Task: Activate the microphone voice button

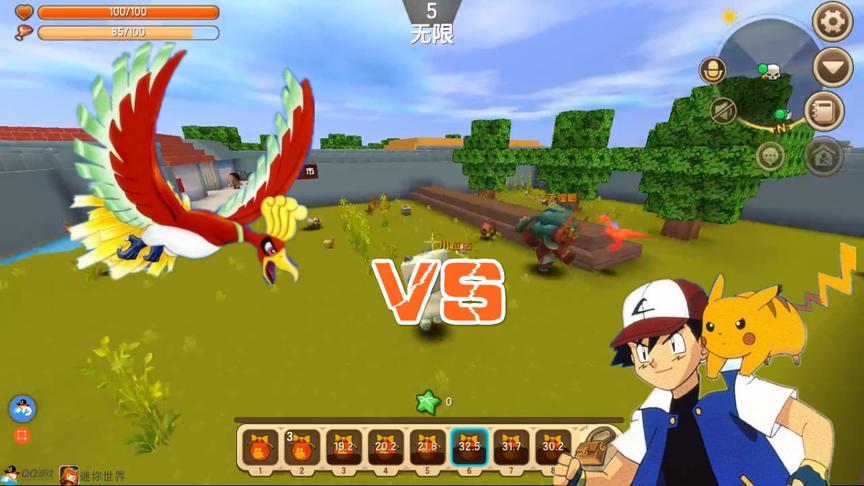Action: pos(712,70)
